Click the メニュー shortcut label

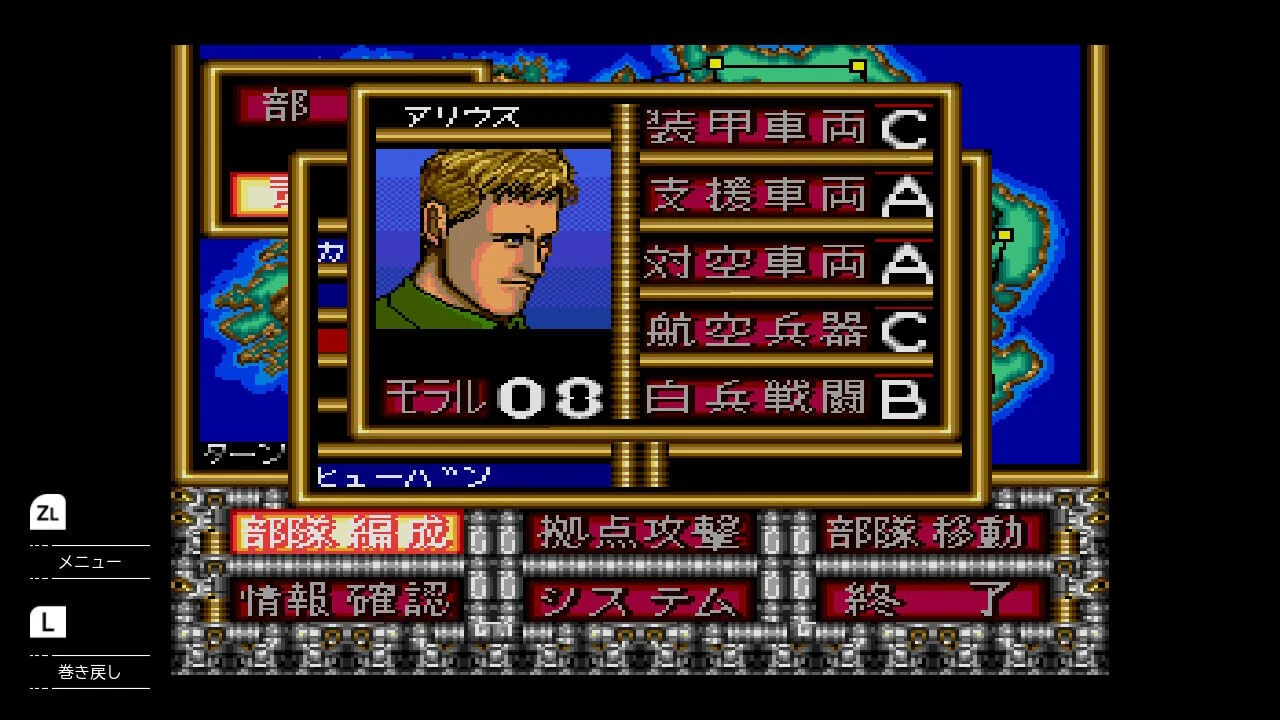[x=86, y=562]
